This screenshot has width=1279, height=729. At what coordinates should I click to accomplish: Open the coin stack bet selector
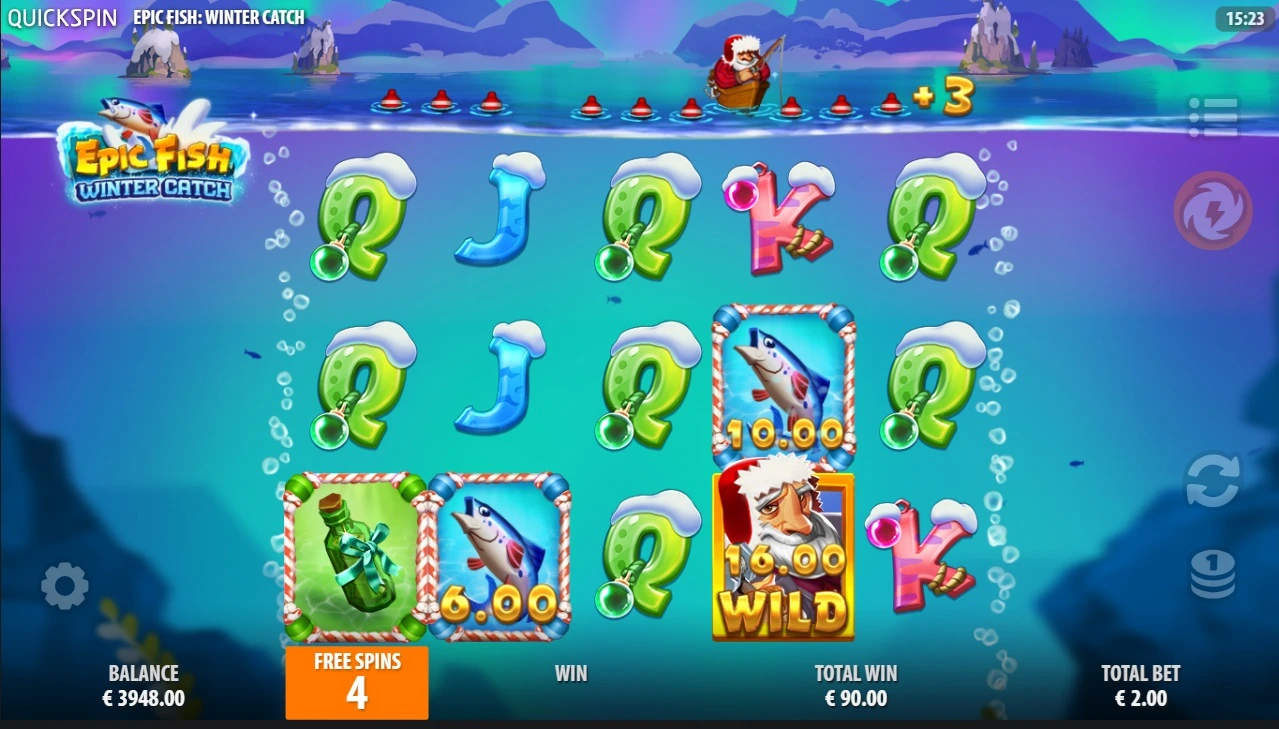[x=1212, y=576]
